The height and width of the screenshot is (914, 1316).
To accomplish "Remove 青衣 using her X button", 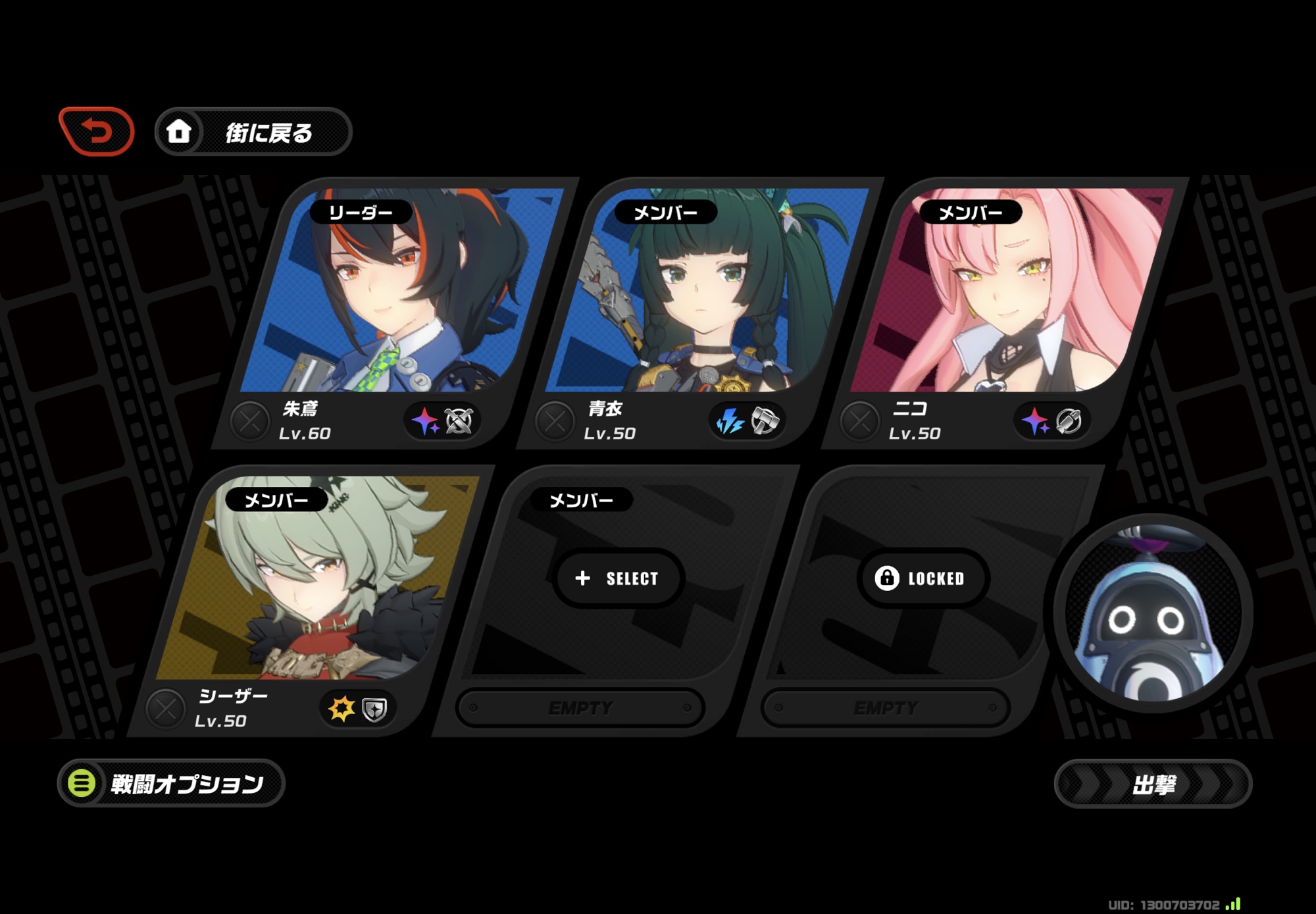I will [555, 420].
